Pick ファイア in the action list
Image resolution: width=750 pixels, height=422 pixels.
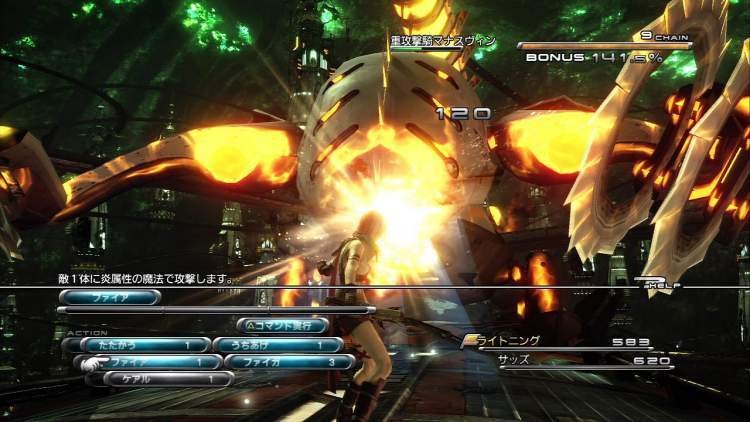point(150,362)
